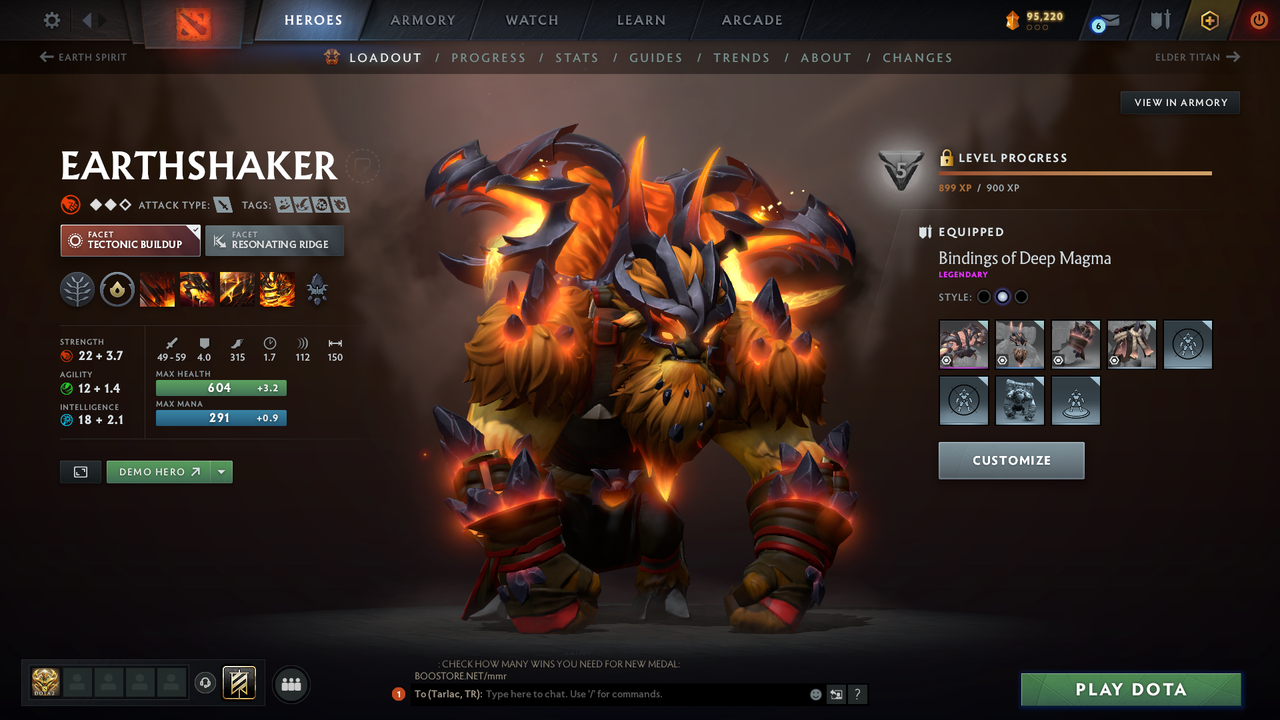Open the Dota Plus hexagon icon
The height and width of the screenshot is (720, 1280).
point(1209,19)
